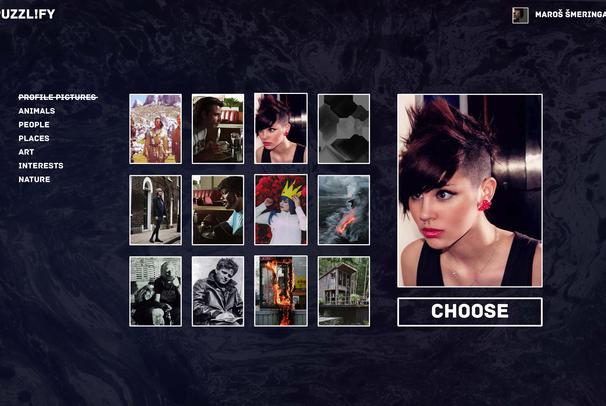This screenshot has width=606, height=406.
Task: Browse the Places category
Action: (34, 139)
